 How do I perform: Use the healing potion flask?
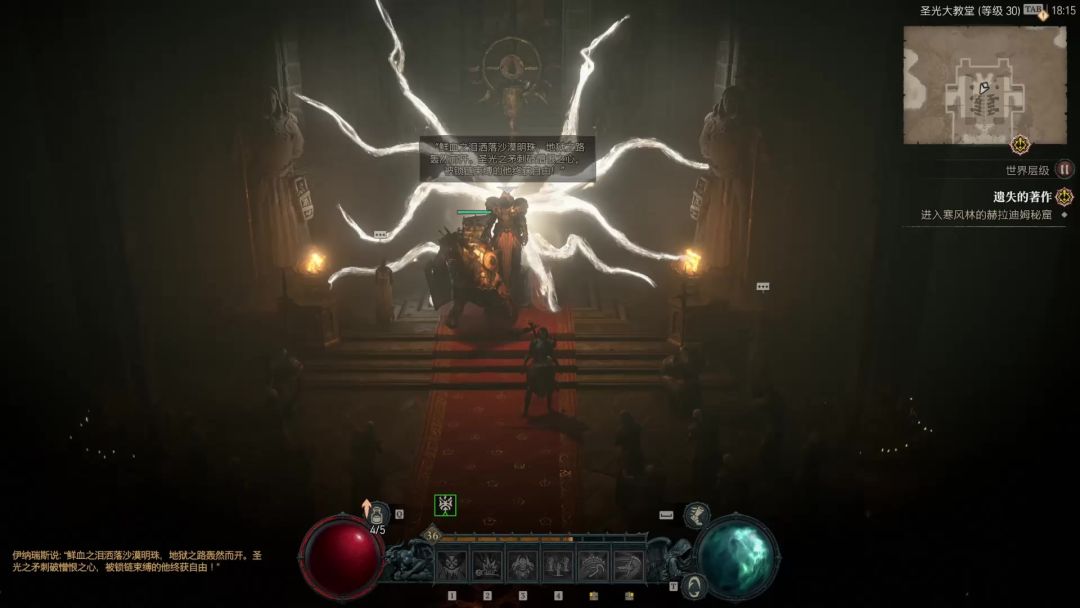pos(379,513)
